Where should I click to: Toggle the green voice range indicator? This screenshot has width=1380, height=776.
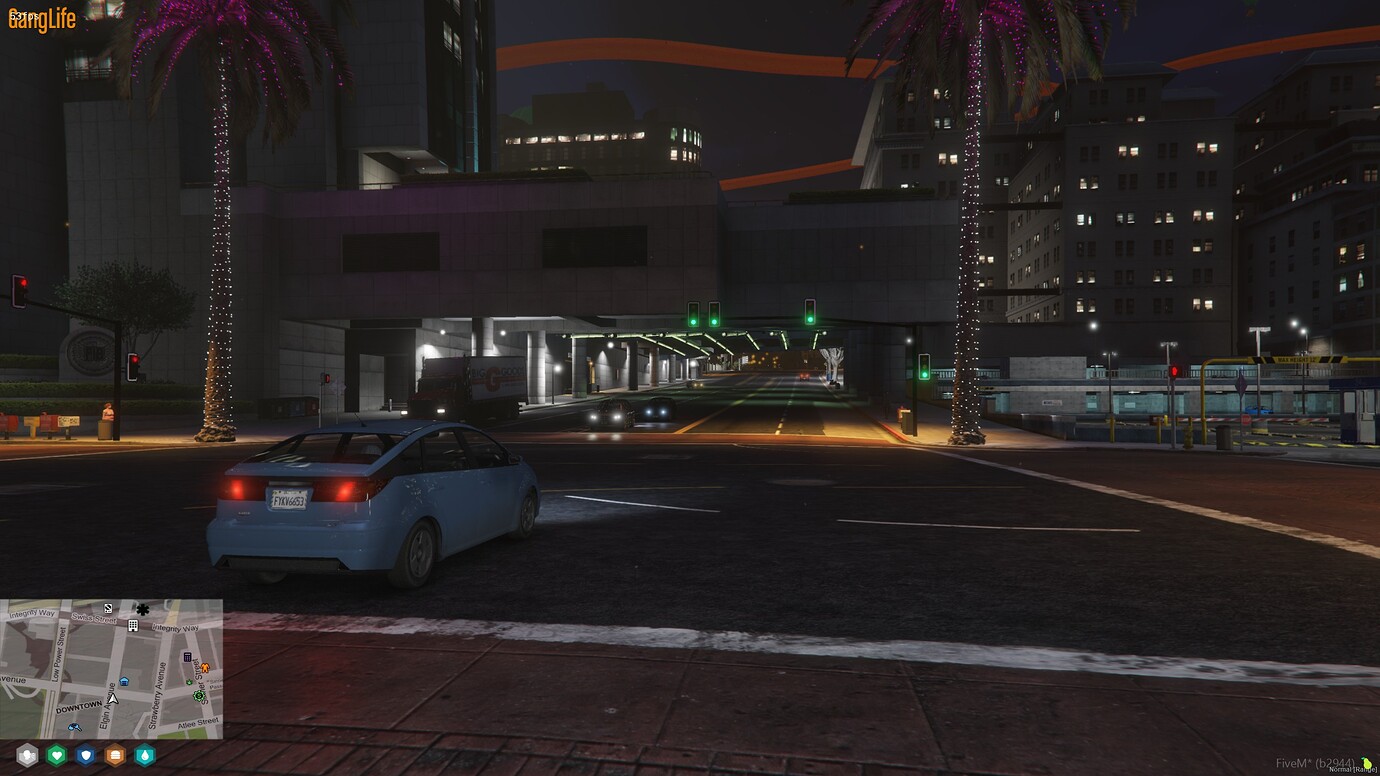1366,764
